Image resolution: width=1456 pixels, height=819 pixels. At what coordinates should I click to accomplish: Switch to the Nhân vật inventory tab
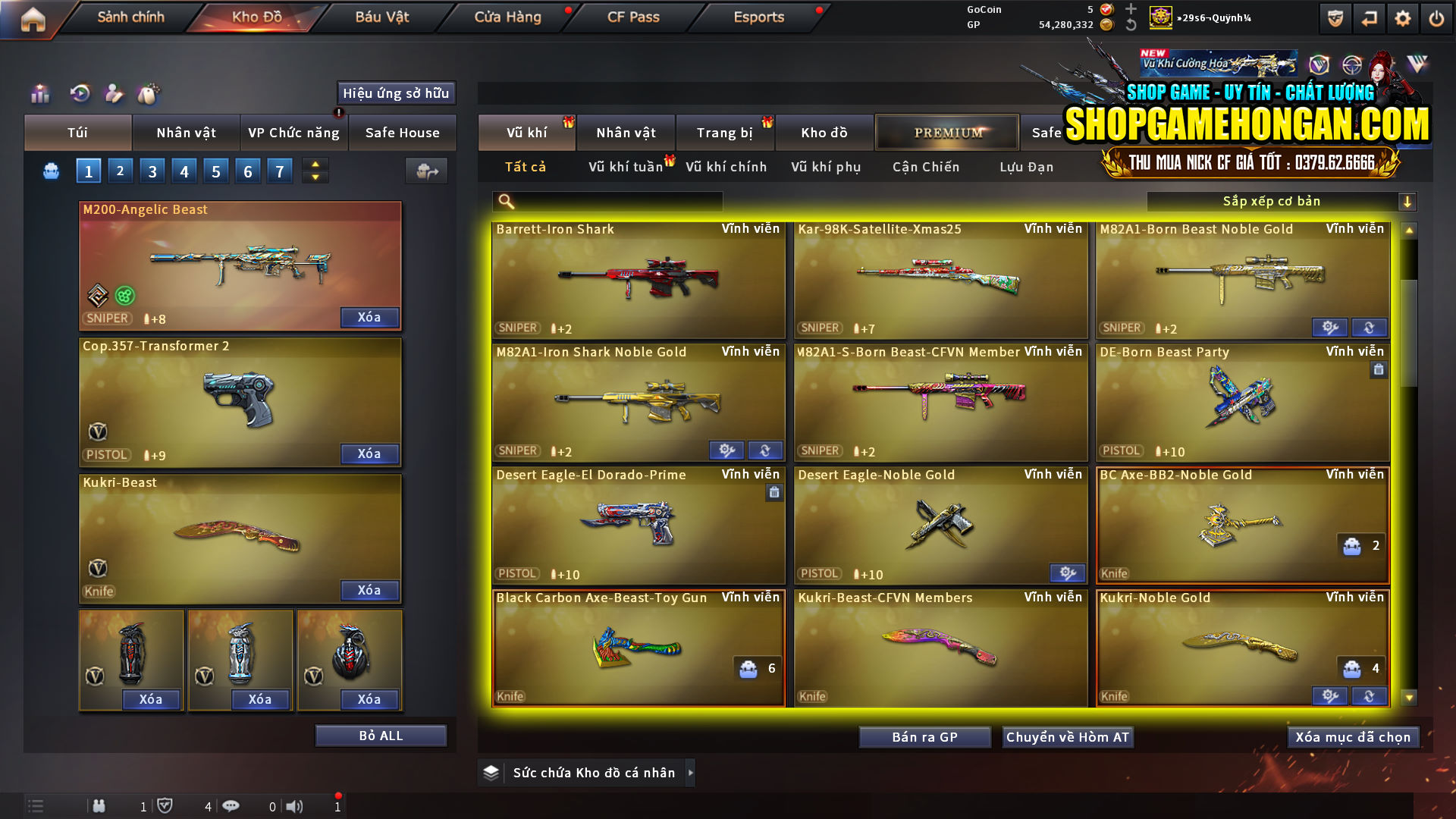tap(186, 133)
